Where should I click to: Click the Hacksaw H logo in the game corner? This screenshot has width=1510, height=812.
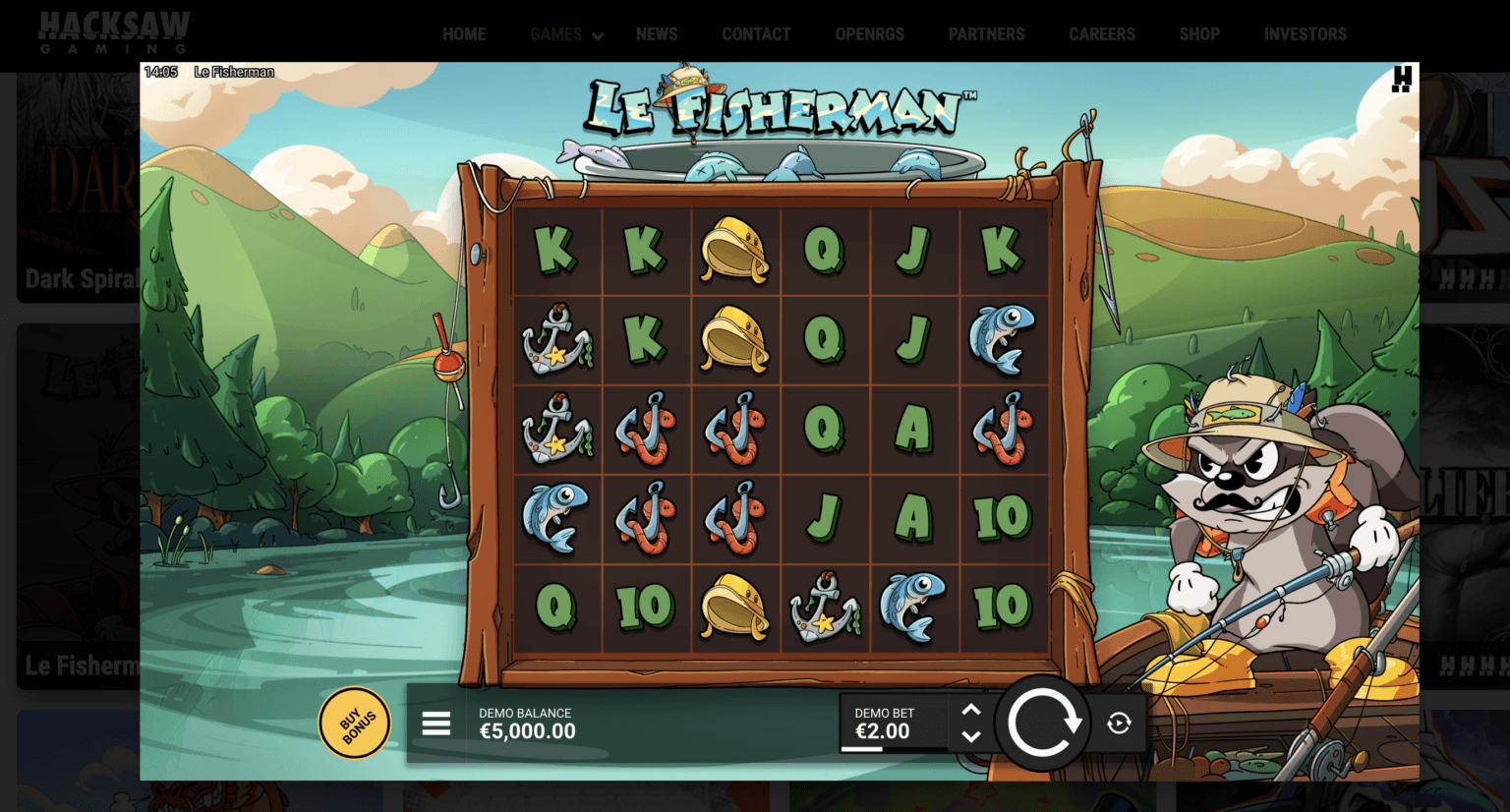pyautogui.click(x=1402, y=79)
